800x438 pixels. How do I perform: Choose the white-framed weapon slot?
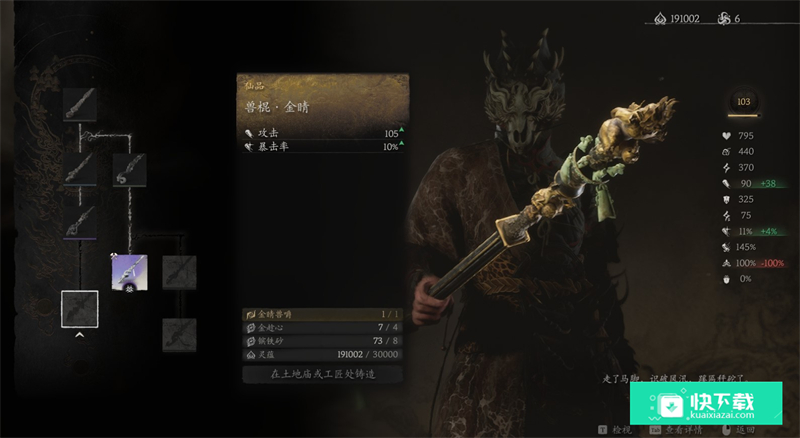(80, 309)
